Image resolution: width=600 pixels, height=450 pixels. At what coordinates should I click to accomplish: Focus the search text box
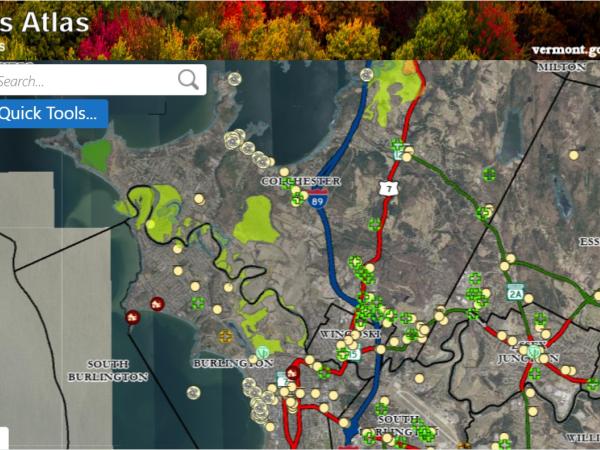85,80
